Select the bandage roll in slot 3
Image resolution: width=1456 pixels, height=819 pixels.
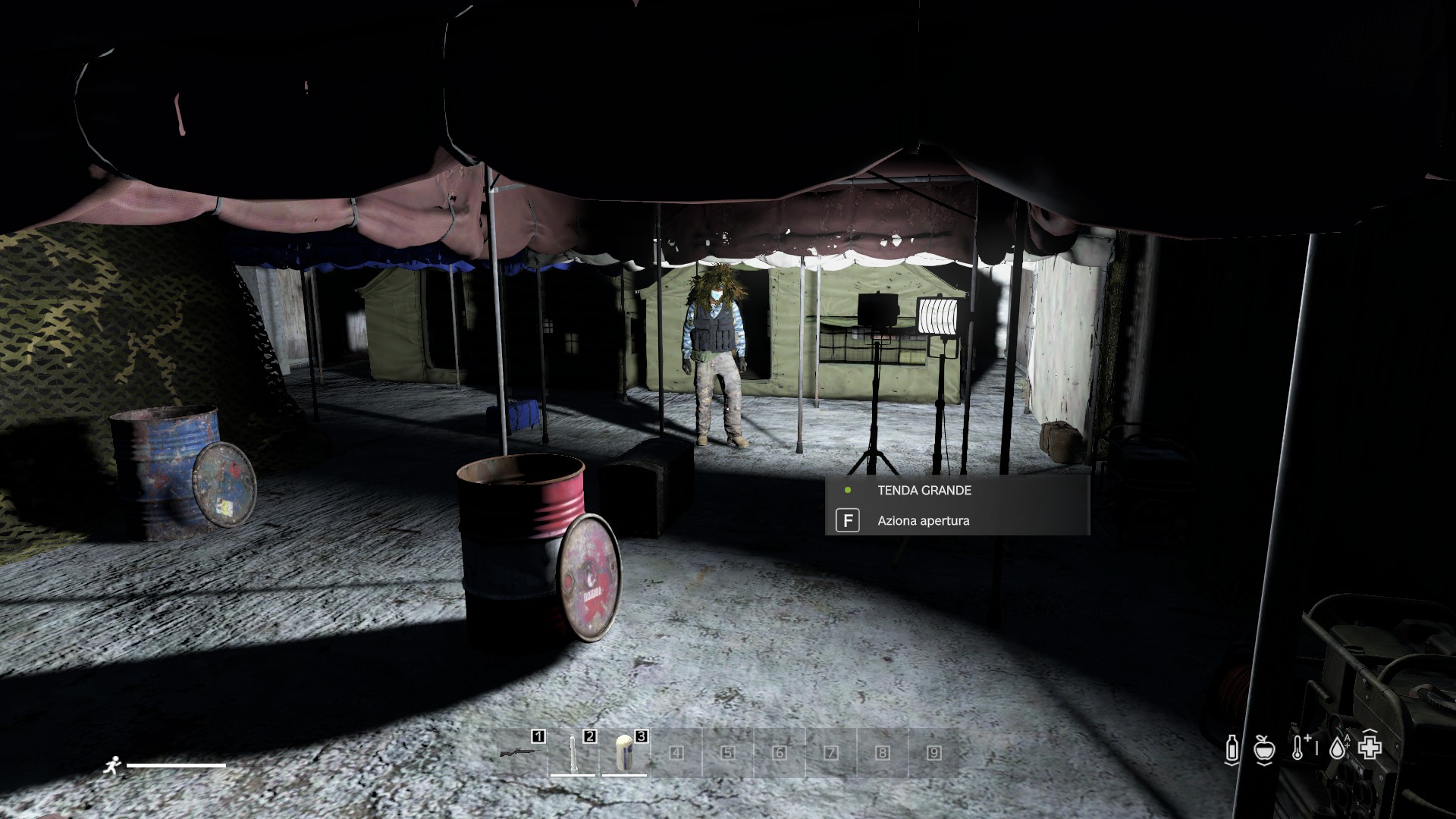[624, 753]
